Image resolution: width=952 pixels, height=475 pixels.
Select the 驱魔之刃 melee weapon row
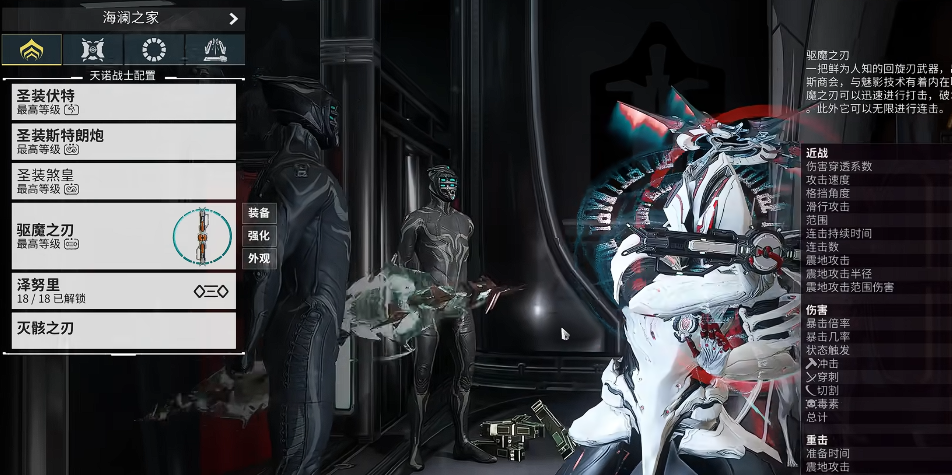[123, 236]
